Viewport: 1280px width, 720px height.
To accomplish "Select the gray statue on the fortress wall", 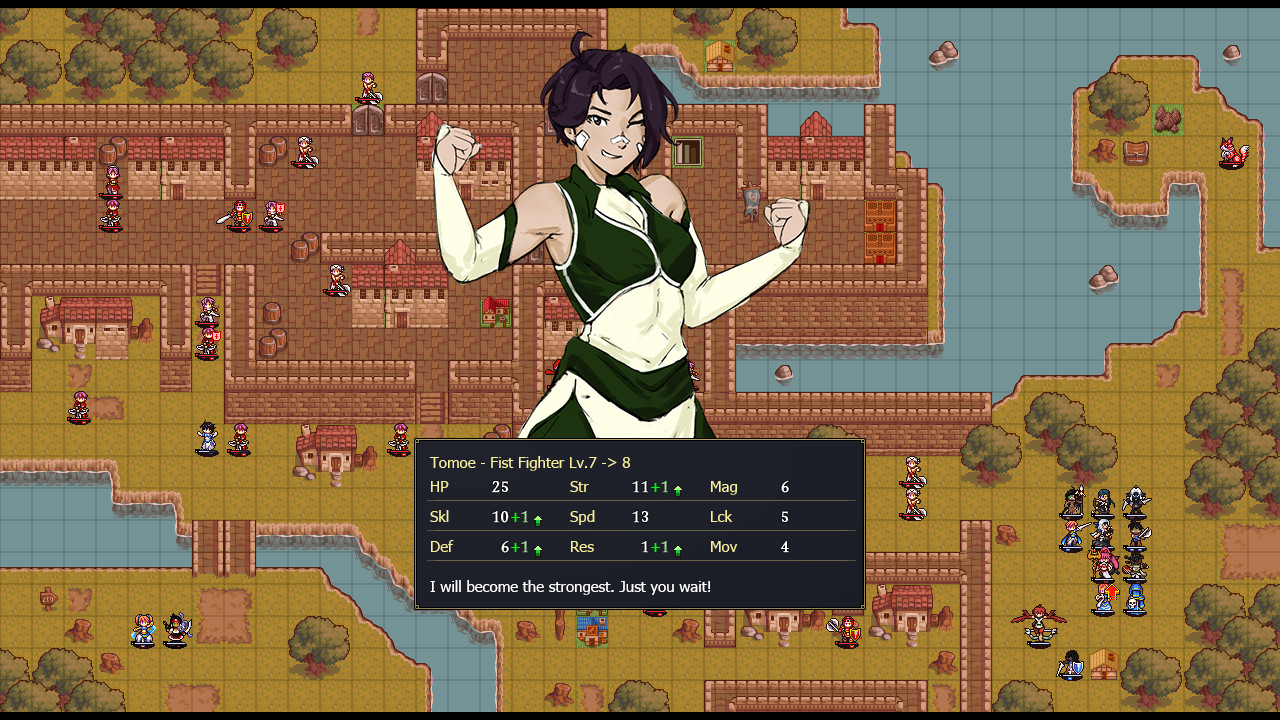I will pyautogui.click(x=750, y=200).
